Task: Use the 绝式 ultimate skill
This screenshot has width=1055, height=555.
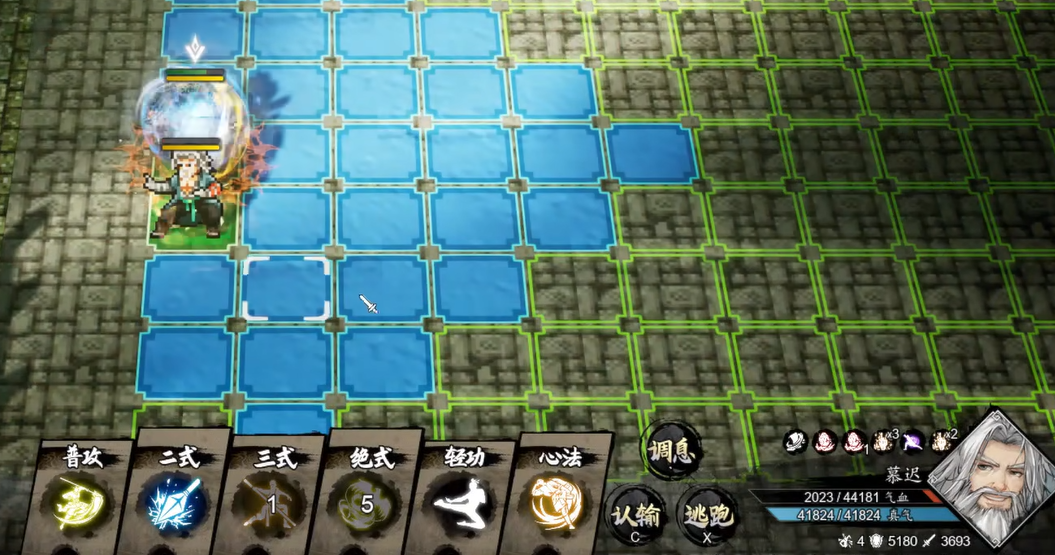Action: point(368,500)
